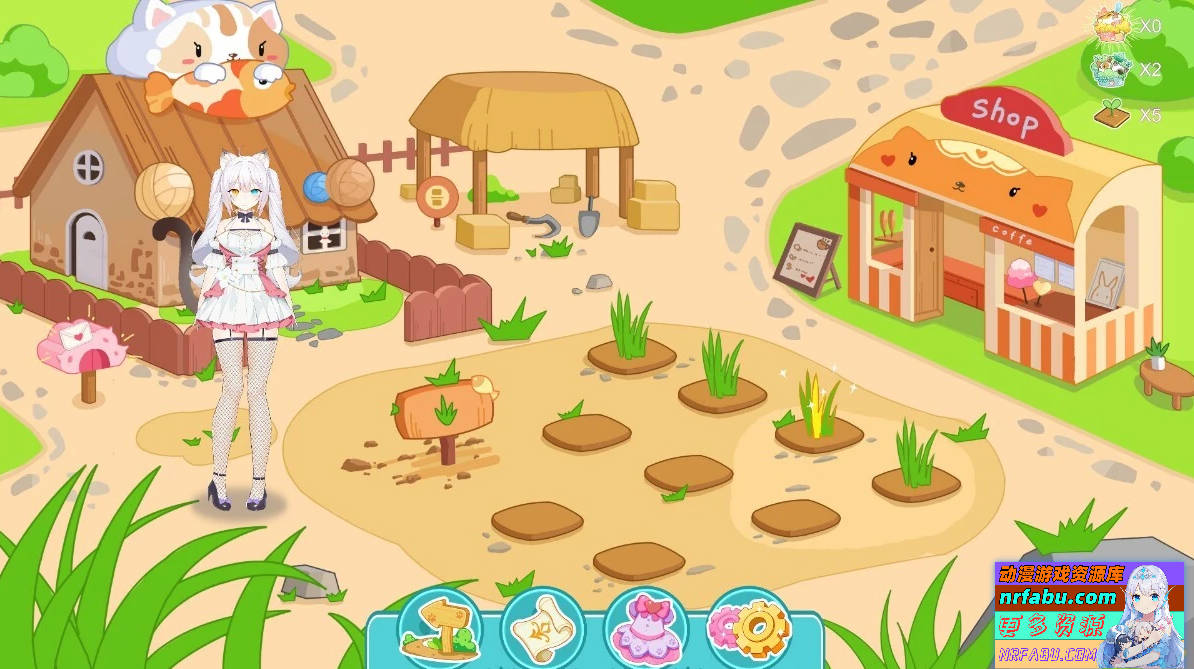Select the seedling plot counter icon
This screenshot has width=1194, height=669.
[1112, 113]
